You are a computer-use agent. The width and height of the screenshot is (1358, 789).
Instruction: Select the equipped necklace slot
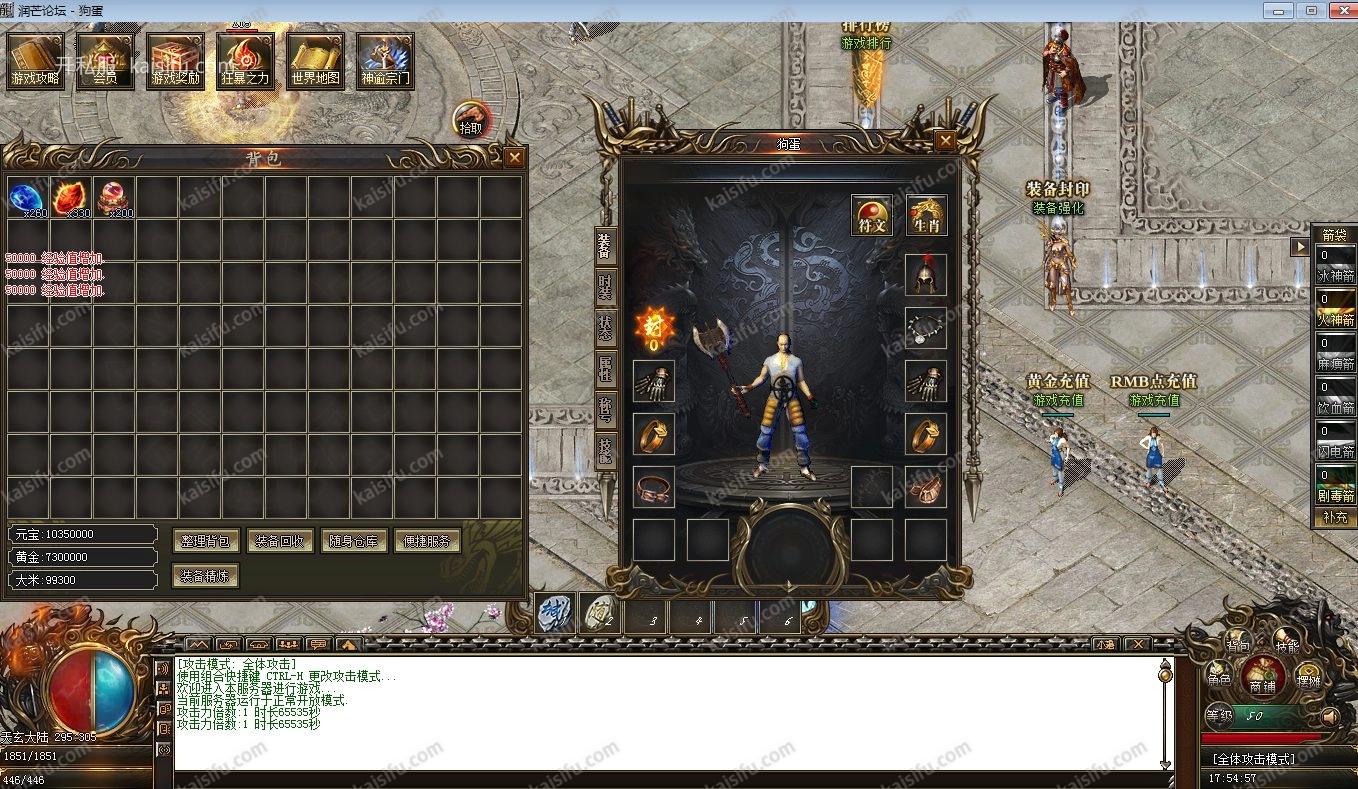coord(926,327)
